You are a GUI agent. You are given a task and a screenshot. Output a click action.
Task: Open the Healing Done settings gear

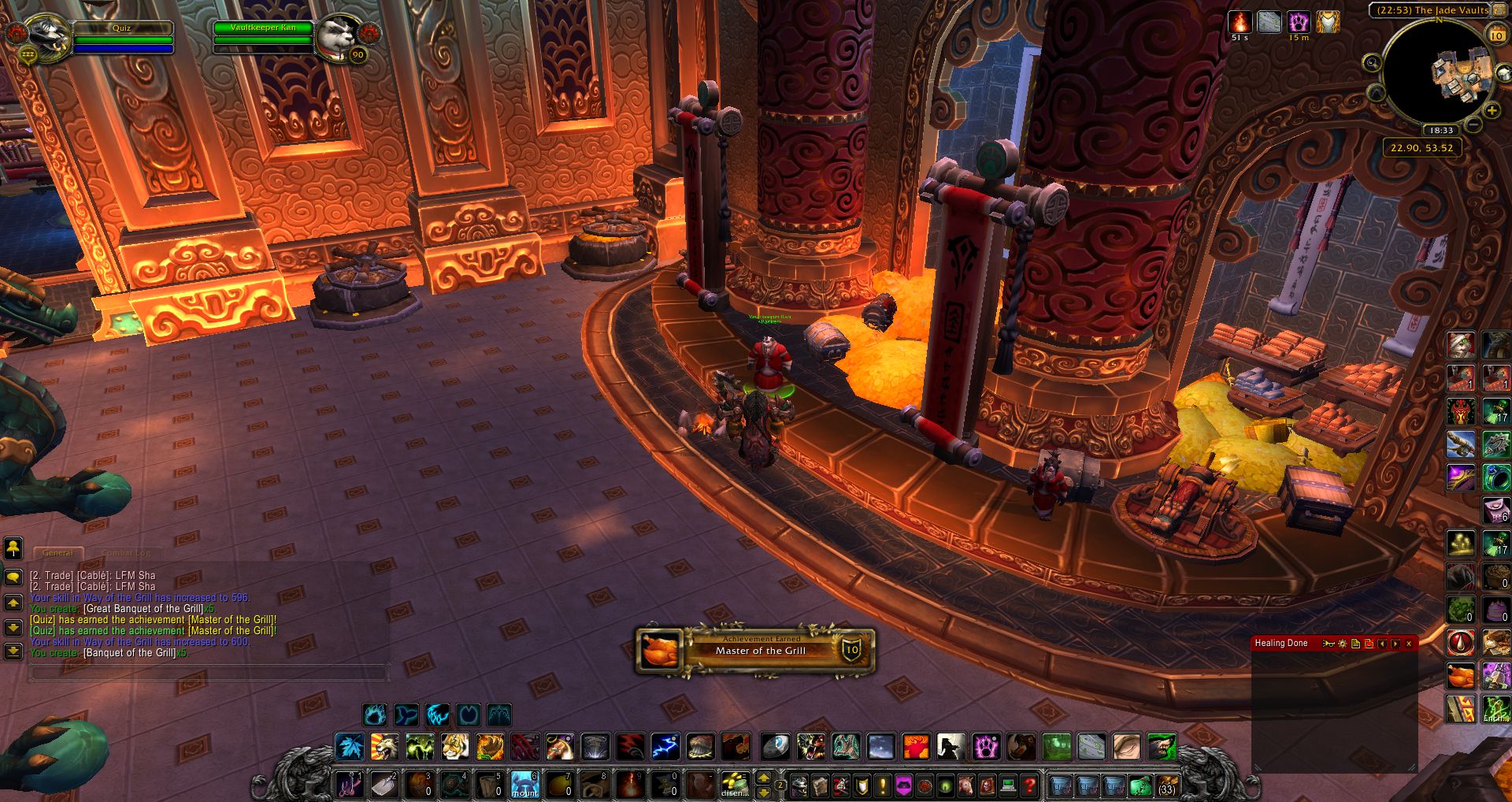tap(1343, 644)
